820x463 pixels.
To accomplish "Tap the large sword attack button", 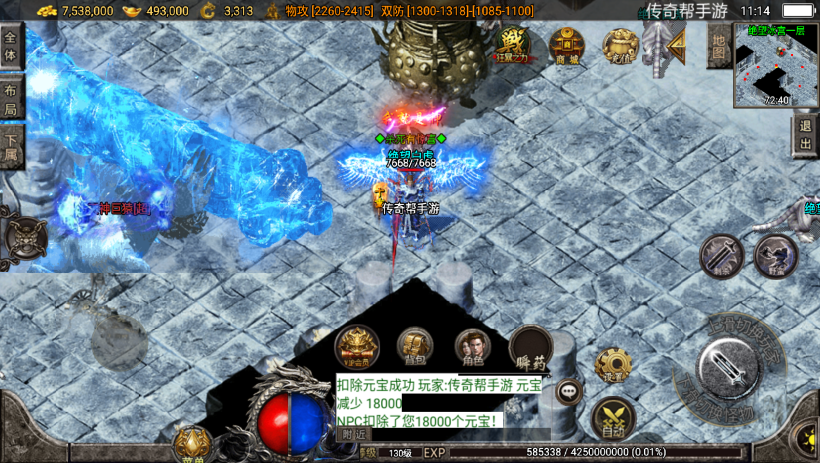I will pos(734,373).
